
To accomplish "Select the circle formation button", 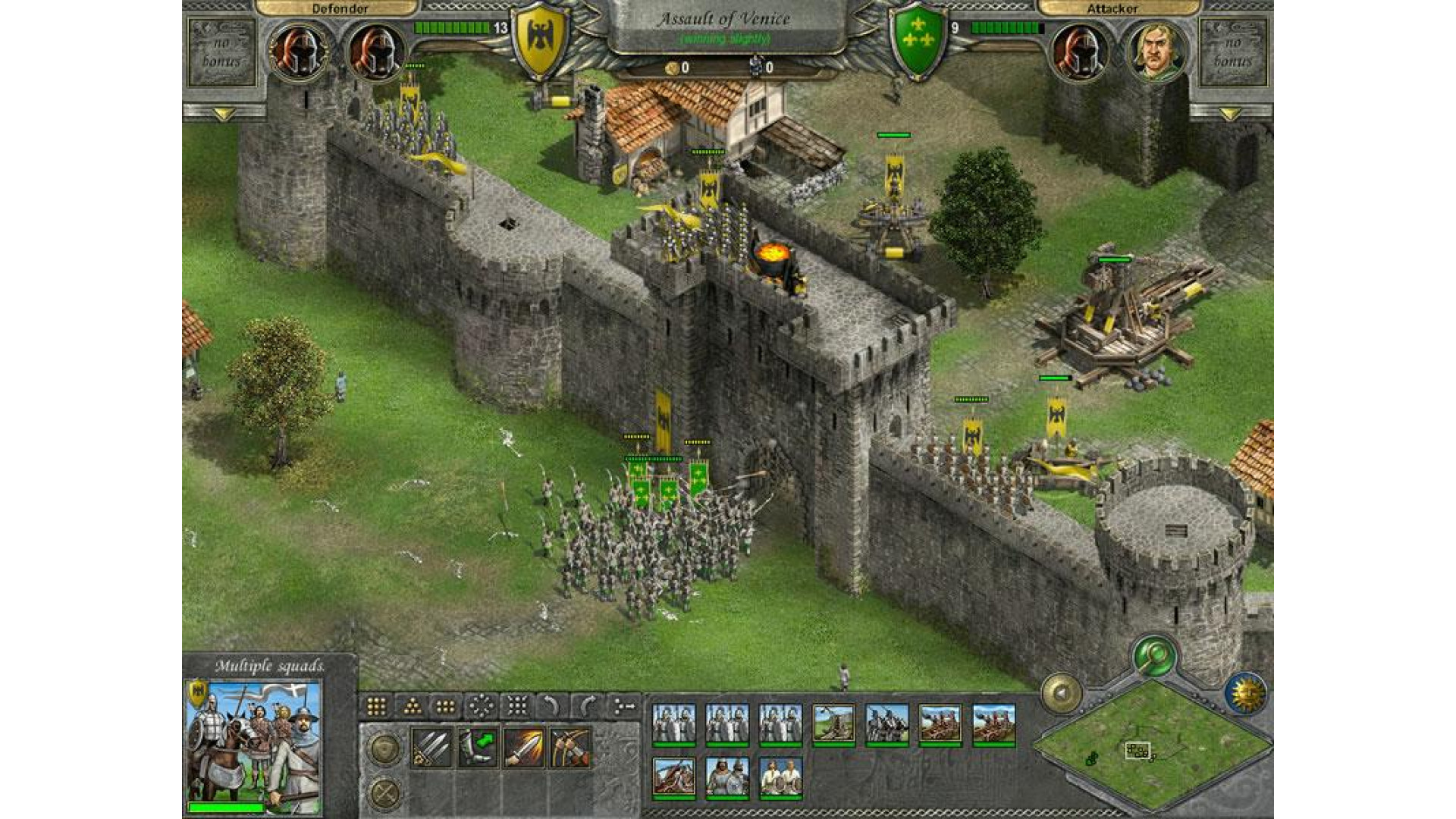I will (x=481, y=707).
